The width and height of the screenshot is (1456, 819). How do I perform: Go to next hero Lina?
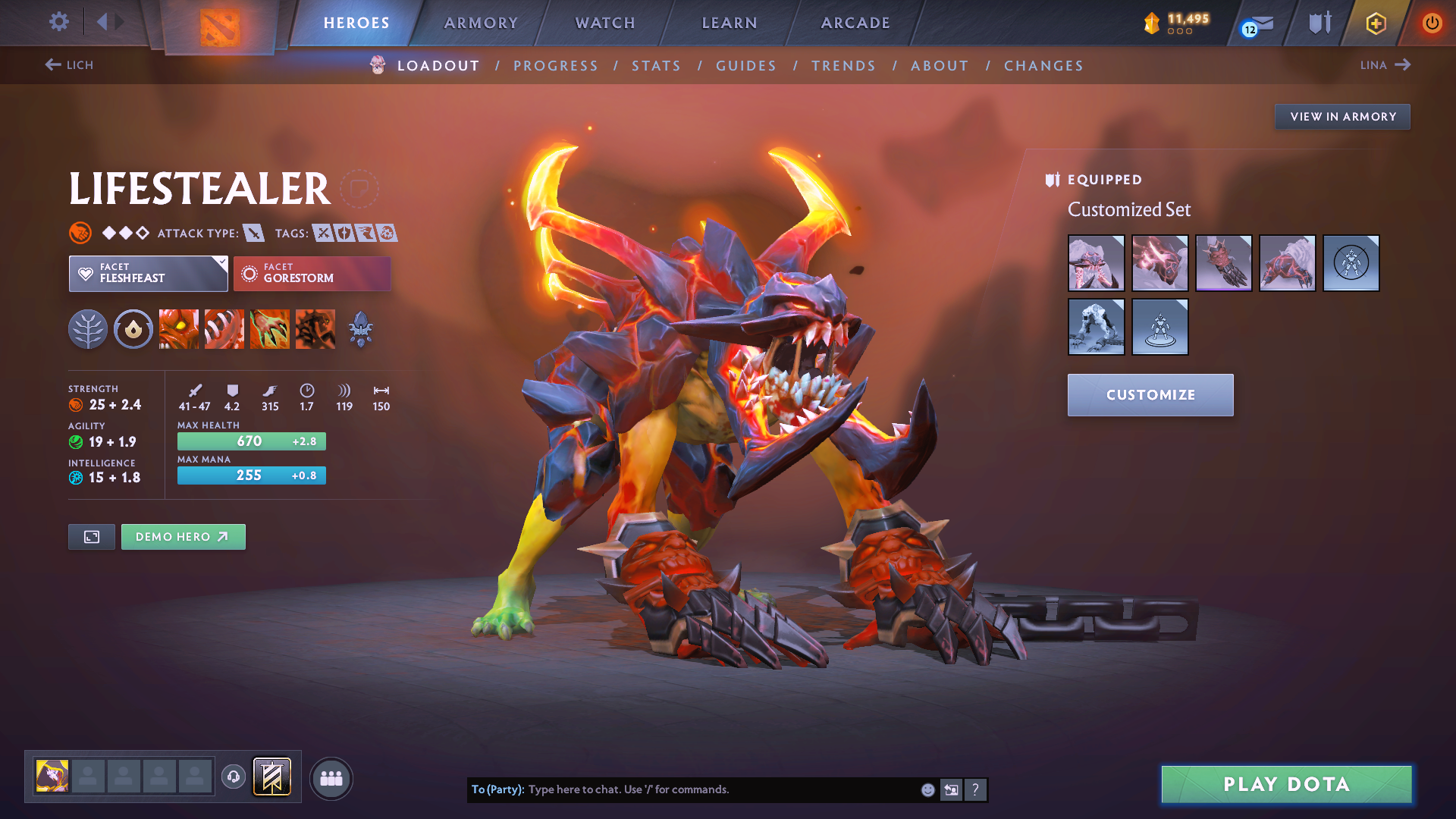[x=1385, y=65]
